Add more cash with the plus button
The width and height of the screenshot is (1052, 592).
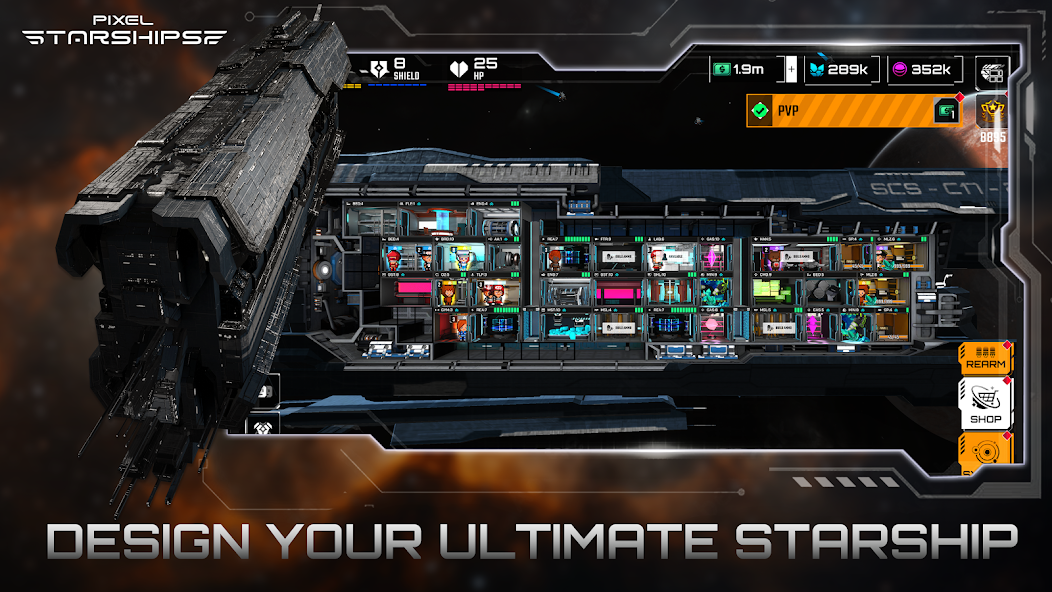tap(791, 70)
